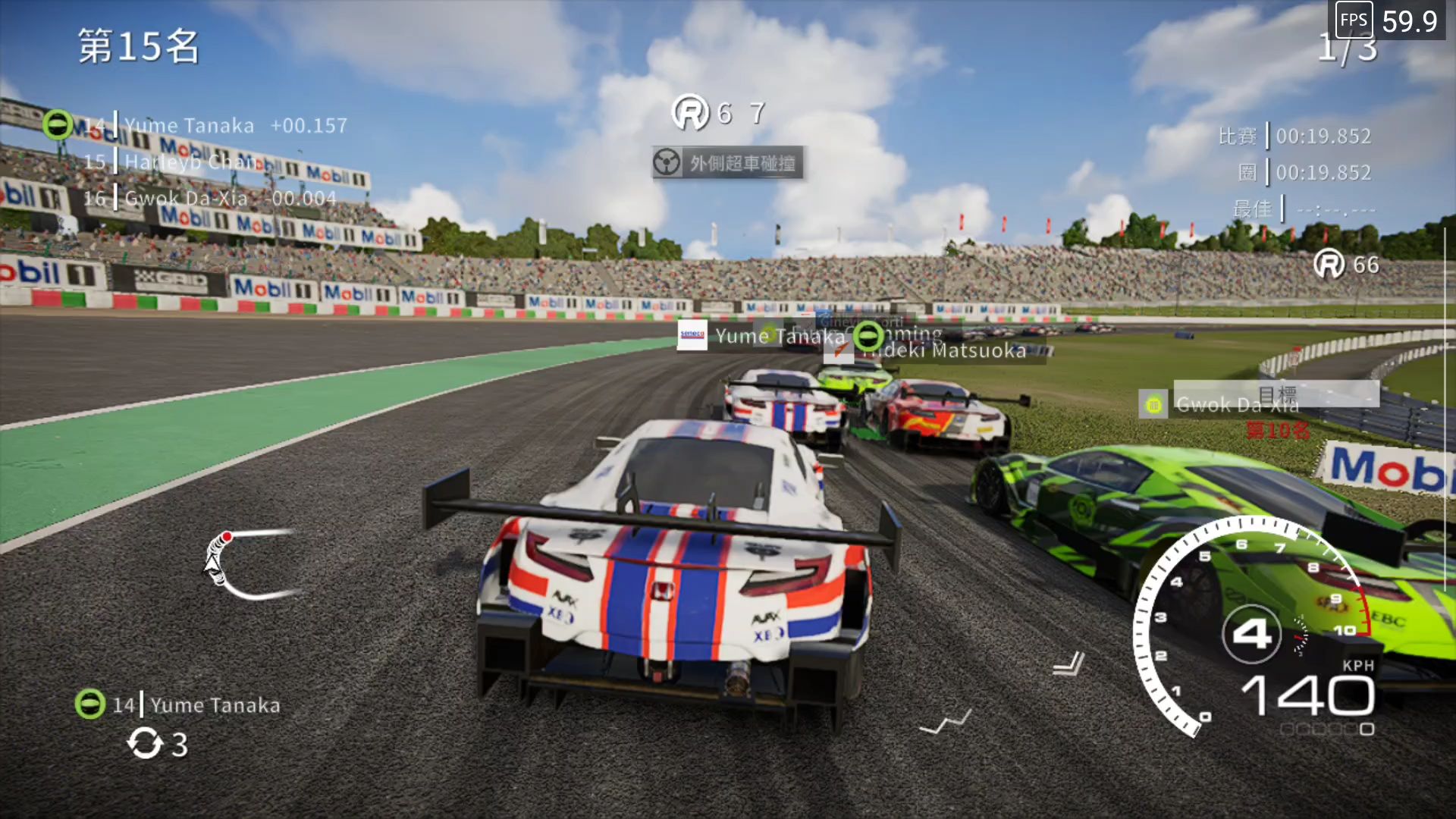Click the track outline minimap
Screen dimensions: 1456x819
[250, 565]
